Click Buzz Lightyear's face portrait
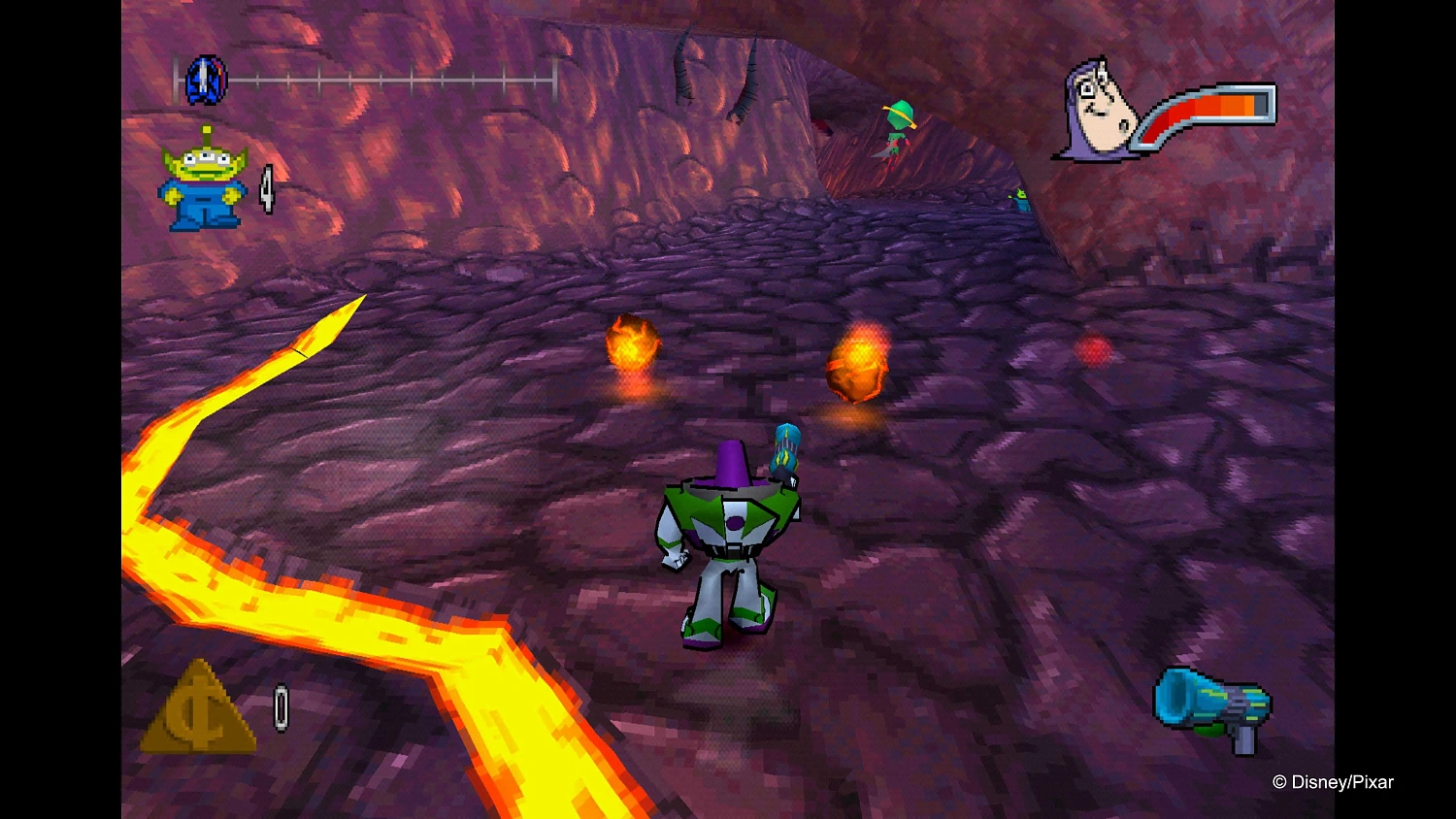The image size is (1456, 819). (x=1098, y=110)
